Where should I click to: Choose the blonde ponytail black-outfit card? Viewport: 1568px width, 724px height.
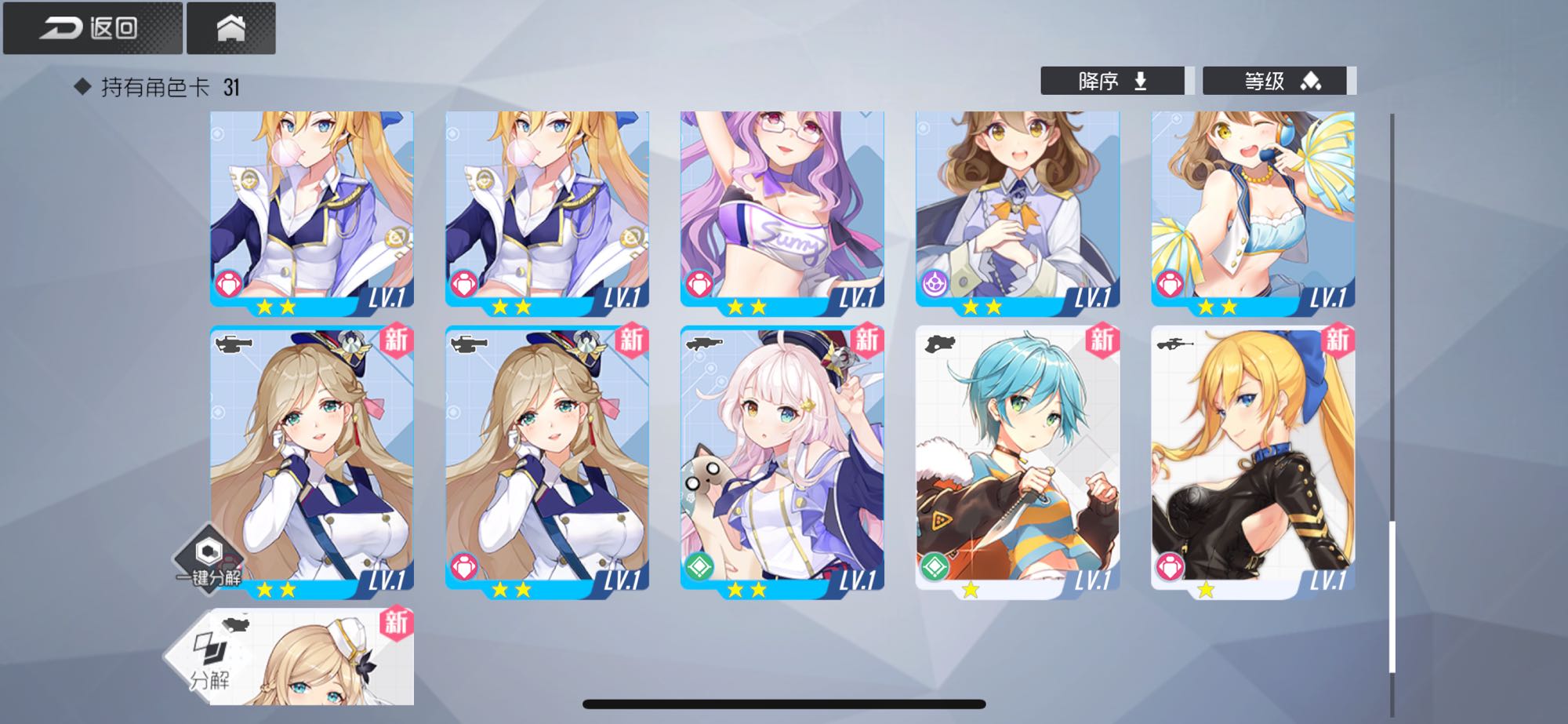(1252, 459)
